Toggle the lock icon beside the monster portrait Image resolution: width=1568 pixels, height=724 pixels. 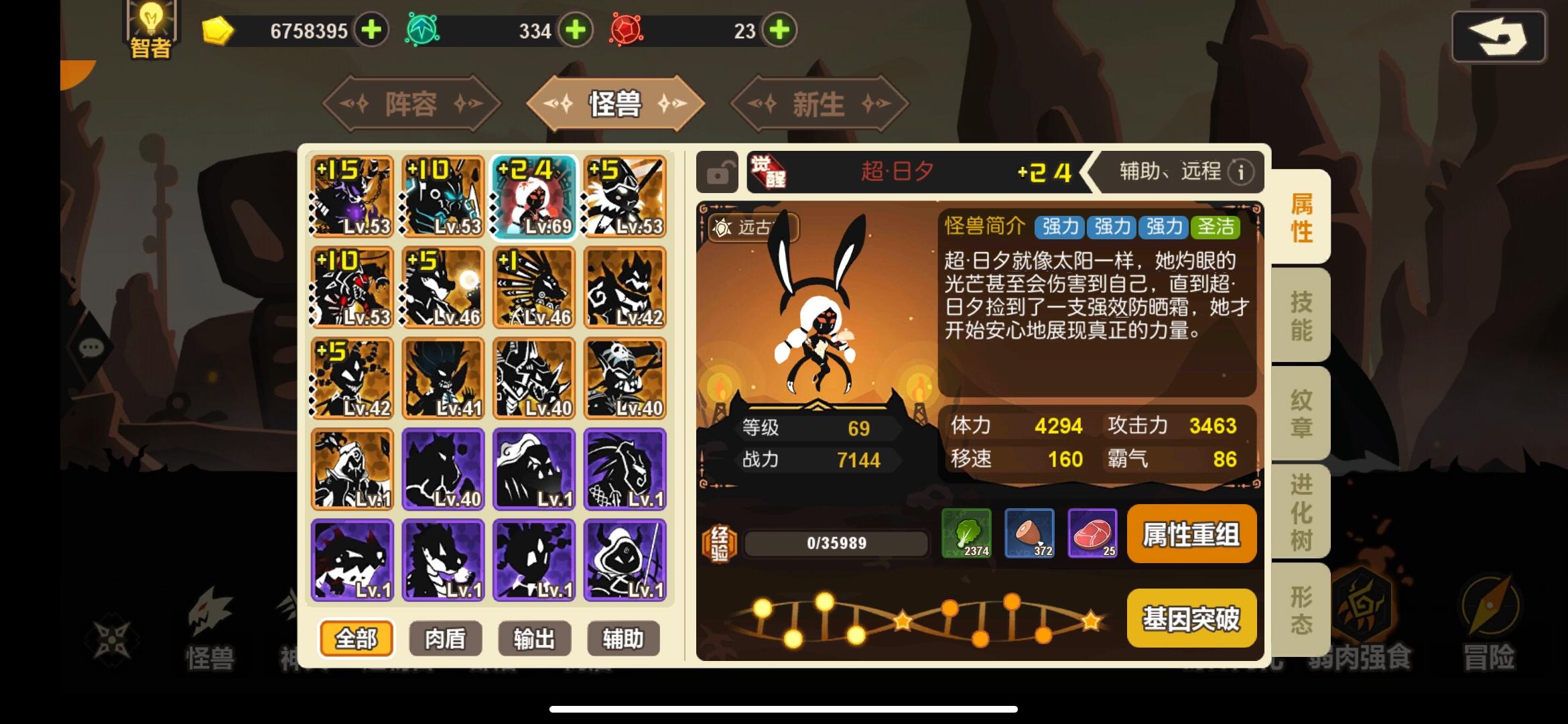(x=717, y=172)
